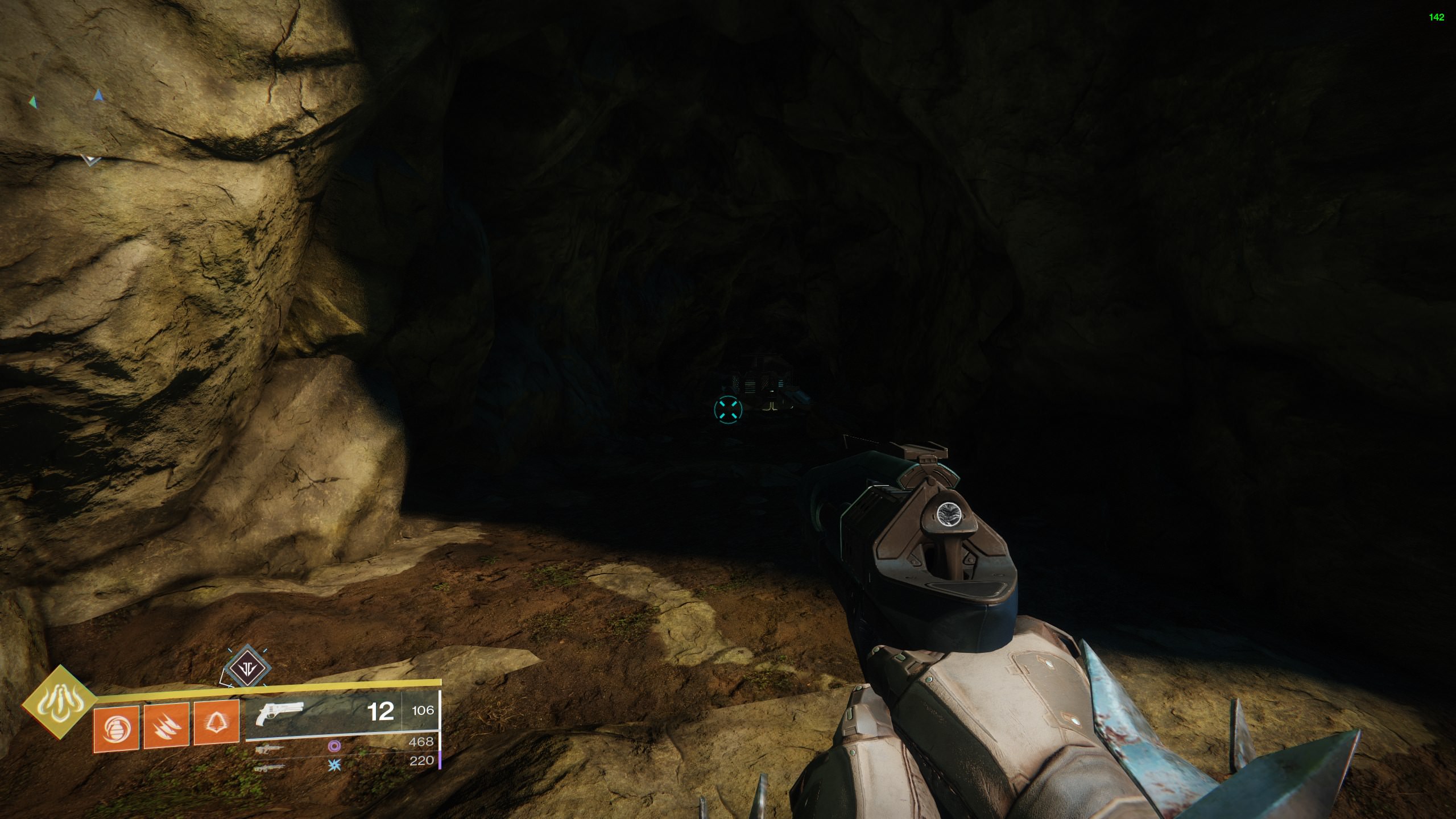Trigger the orange melee claw ability icon
1456x819 pixels.
(x=166, y=725)
